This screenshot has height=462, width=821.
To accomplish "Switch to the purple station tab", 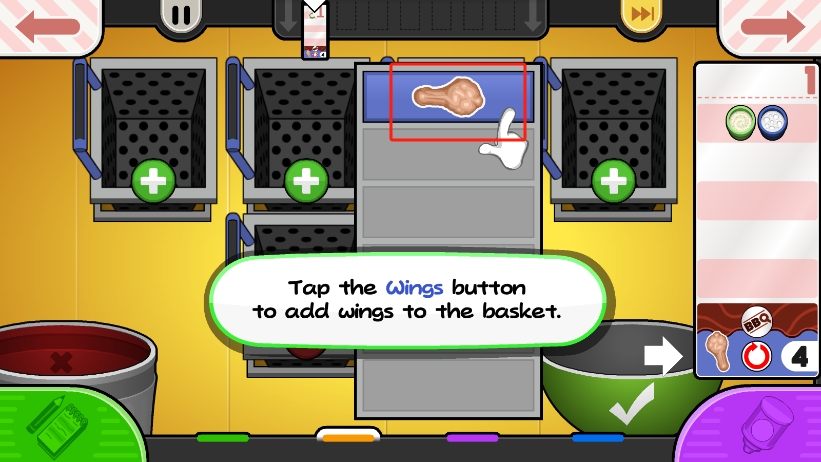I will click(x=472, y=438).
